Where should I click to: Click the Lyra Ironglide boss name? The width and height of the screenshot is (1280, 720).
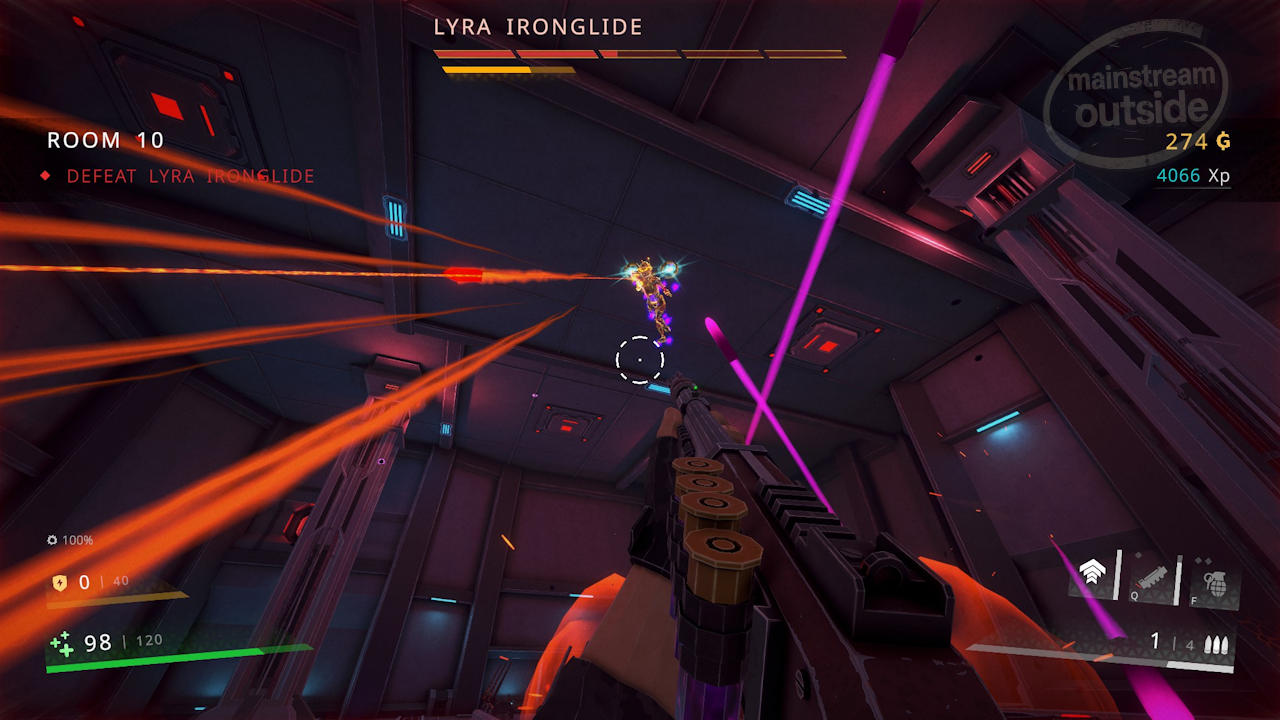point(538,28)
